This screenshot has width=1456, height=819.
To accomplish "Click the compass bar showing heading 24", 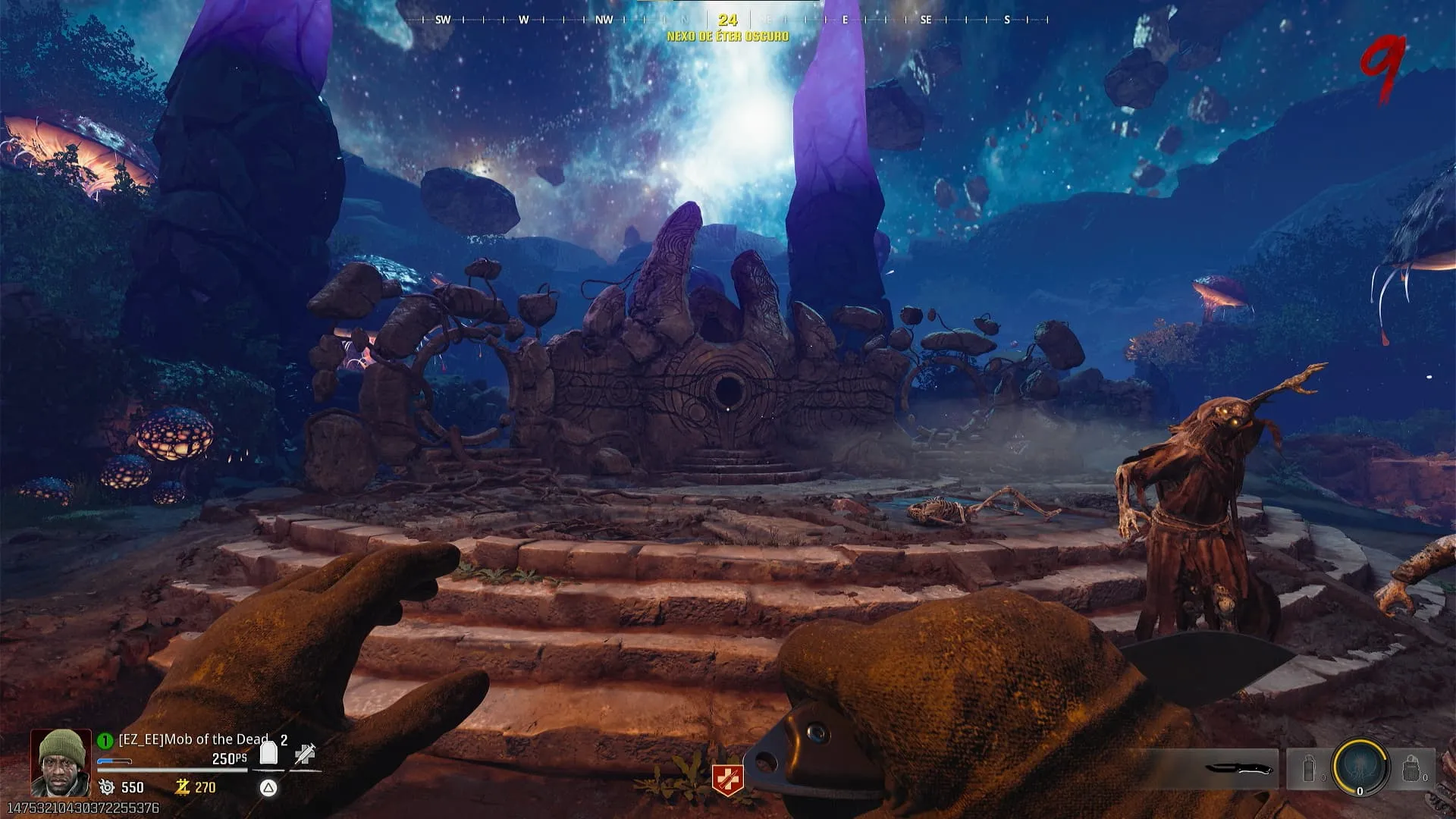I will [x=727, y=20].
